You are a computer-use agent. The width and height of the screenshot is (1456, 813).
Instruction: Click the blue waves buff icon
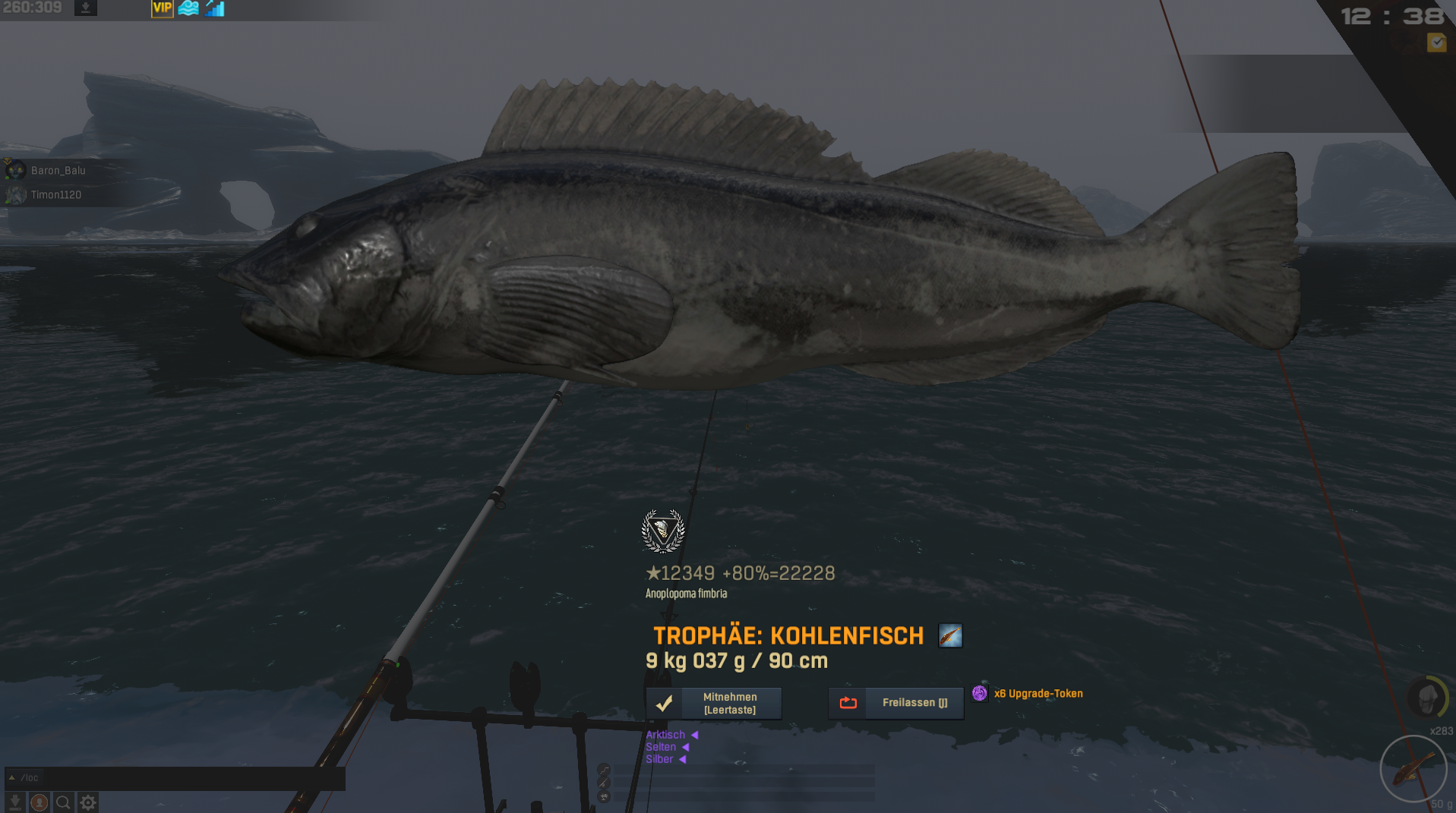[188, 8]
